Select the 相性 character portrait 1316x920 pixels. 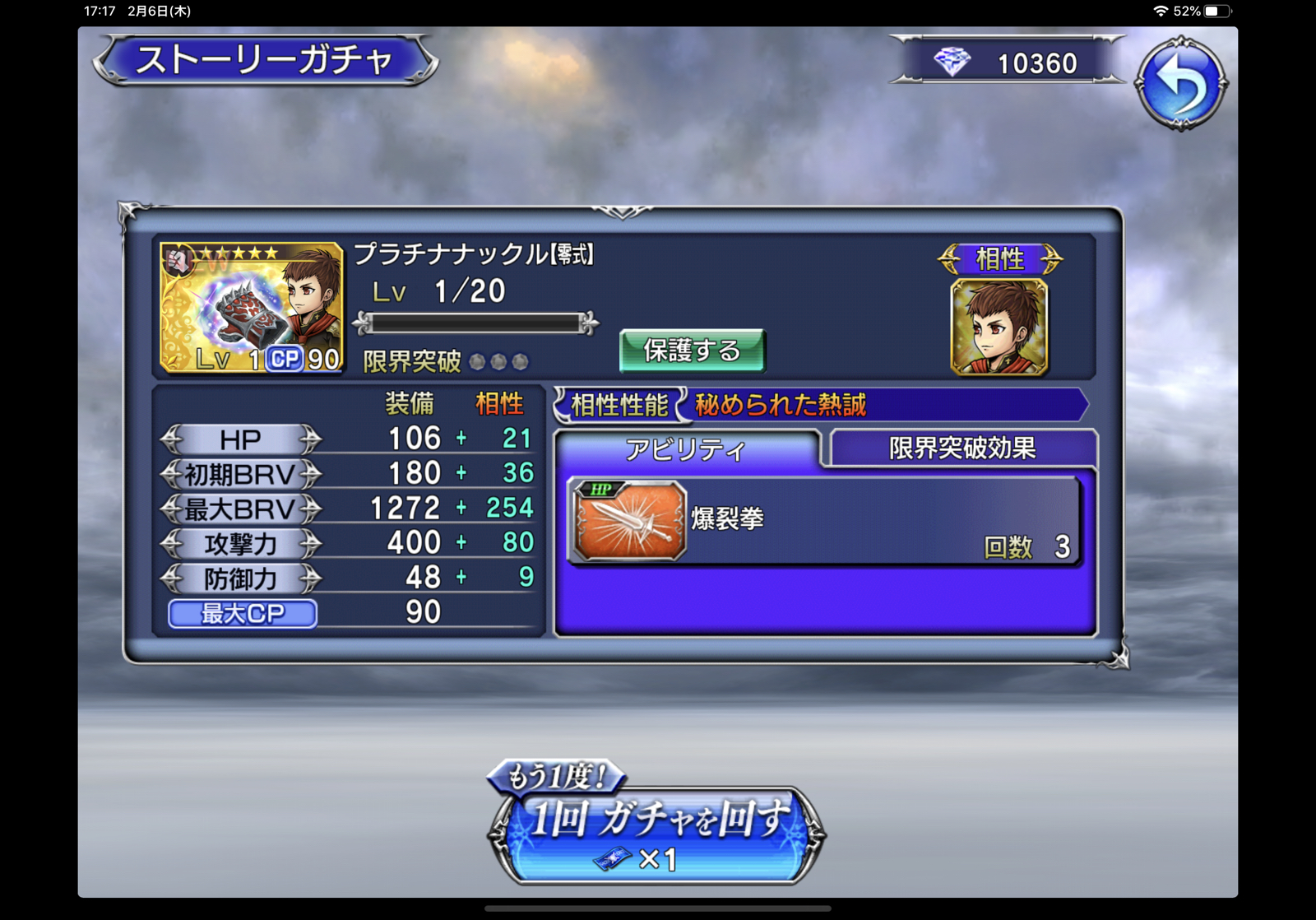tap(999, 327)
